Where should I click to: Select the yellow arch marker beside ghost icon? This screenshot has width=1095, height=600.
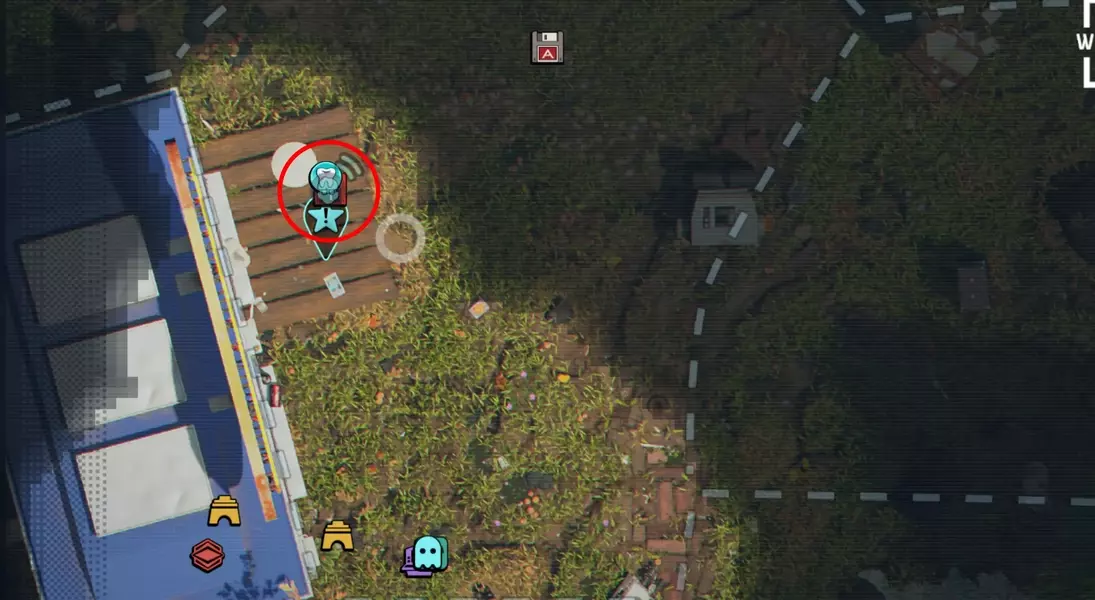tap(337, 537)
